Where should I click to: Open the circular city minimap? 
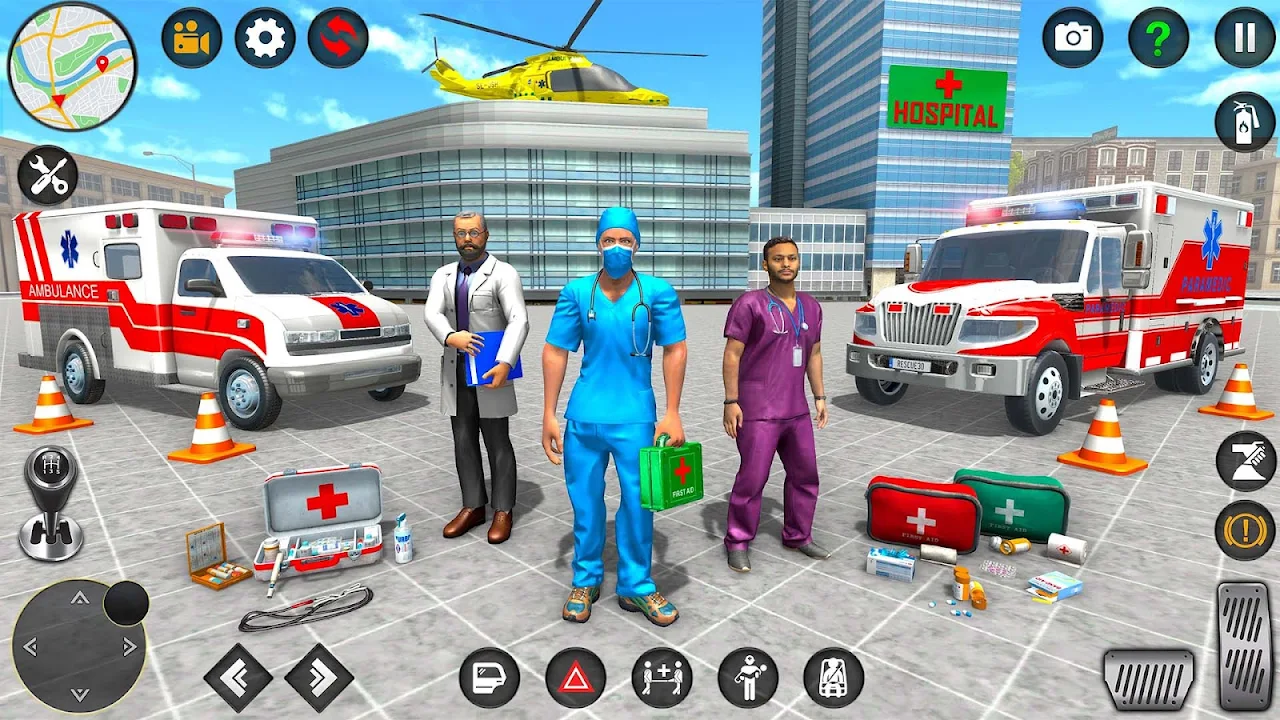pos(72,66)
